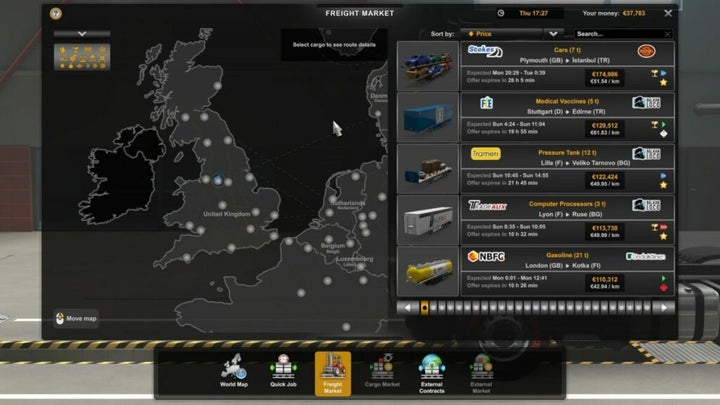Screen dimensions: 720x405
Task: Collapse the map filter icons panel
Action: coord(81,33)
